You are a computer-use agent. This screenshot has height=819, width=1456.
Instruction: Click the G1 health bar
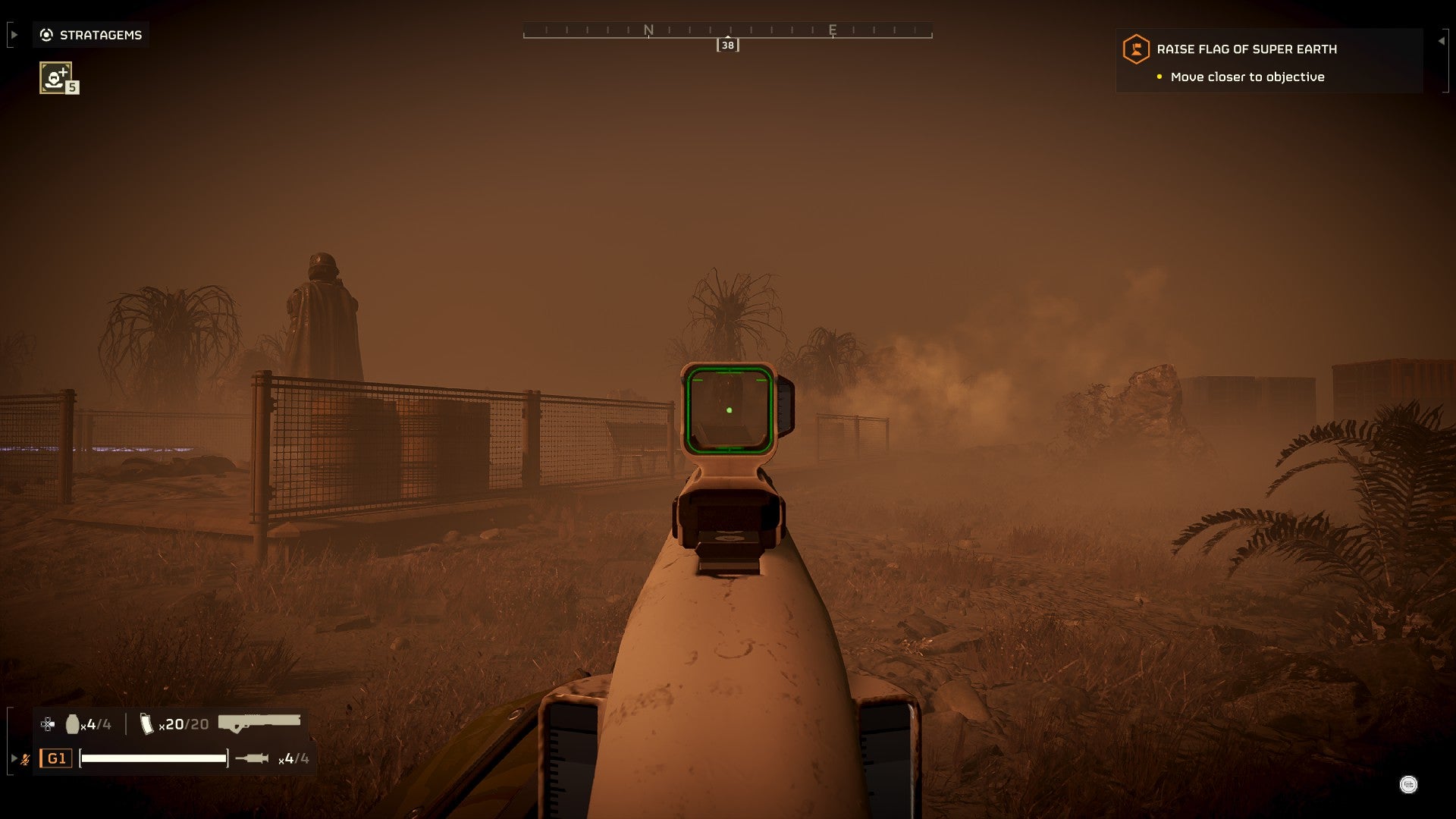[x=155, y=759]
